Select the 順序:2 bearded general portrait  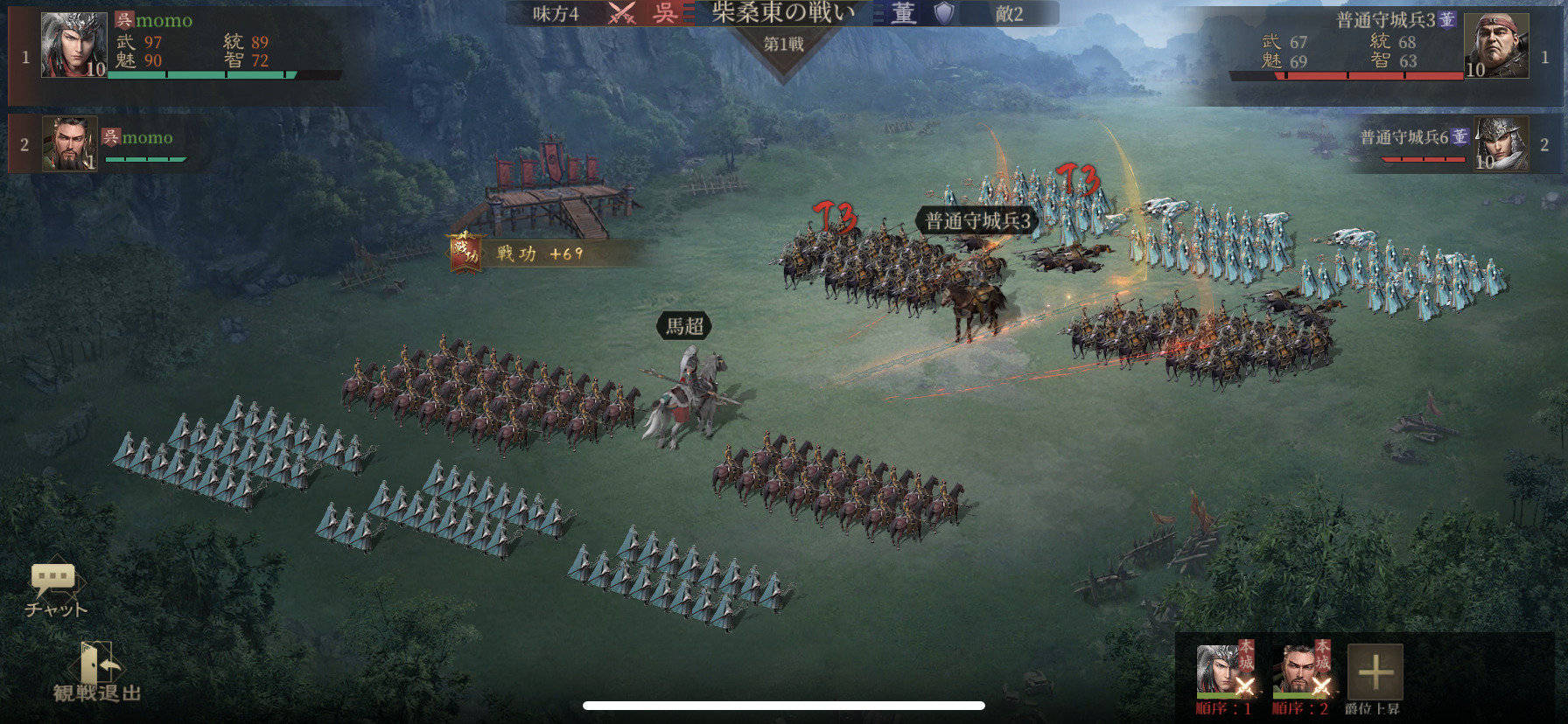[x=1300, y=672]
